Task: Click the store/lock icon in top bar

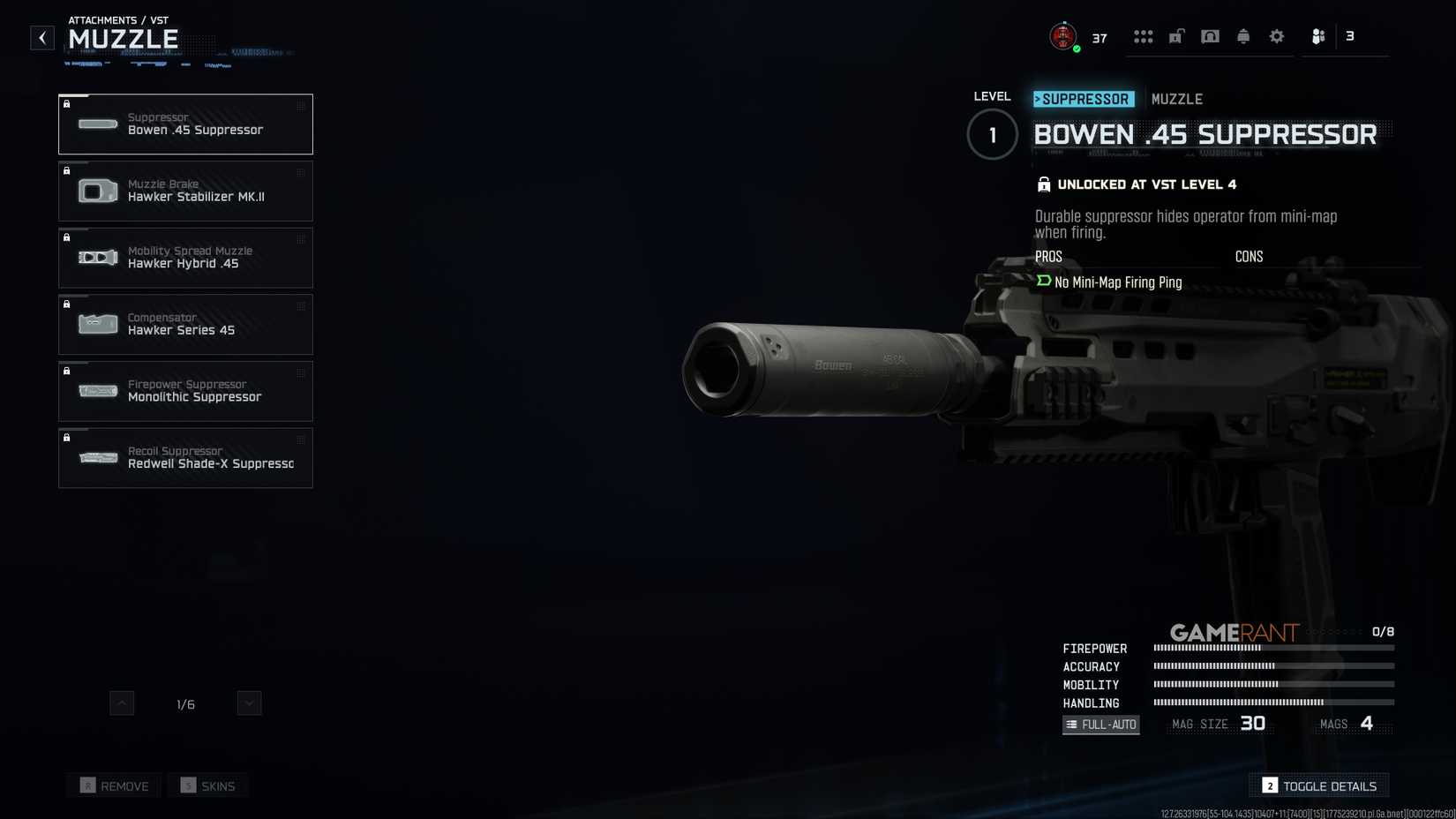Action: click(1175, 36)
